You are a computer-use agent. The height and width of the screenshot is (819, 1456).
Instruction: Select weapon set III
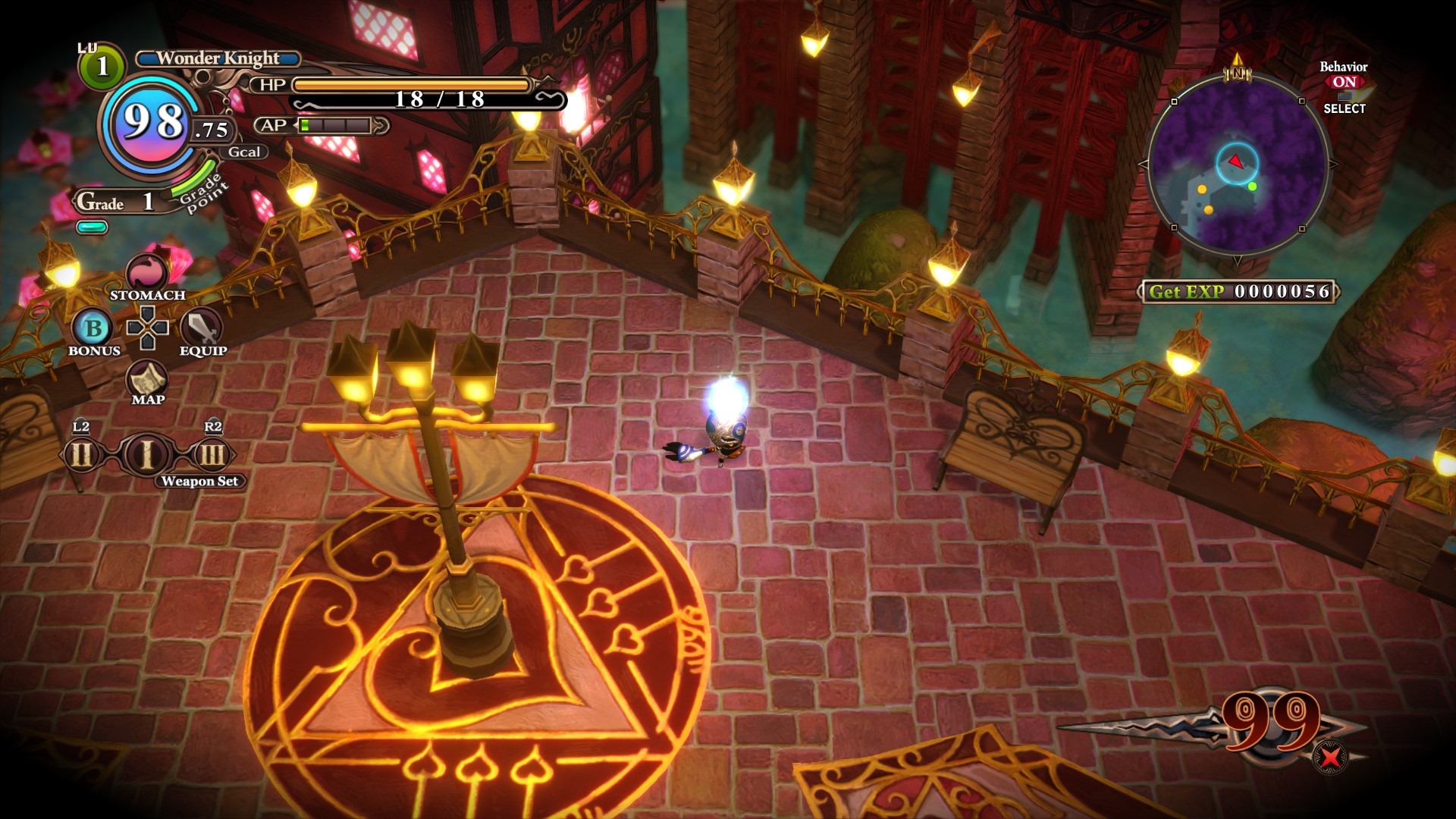212,455
